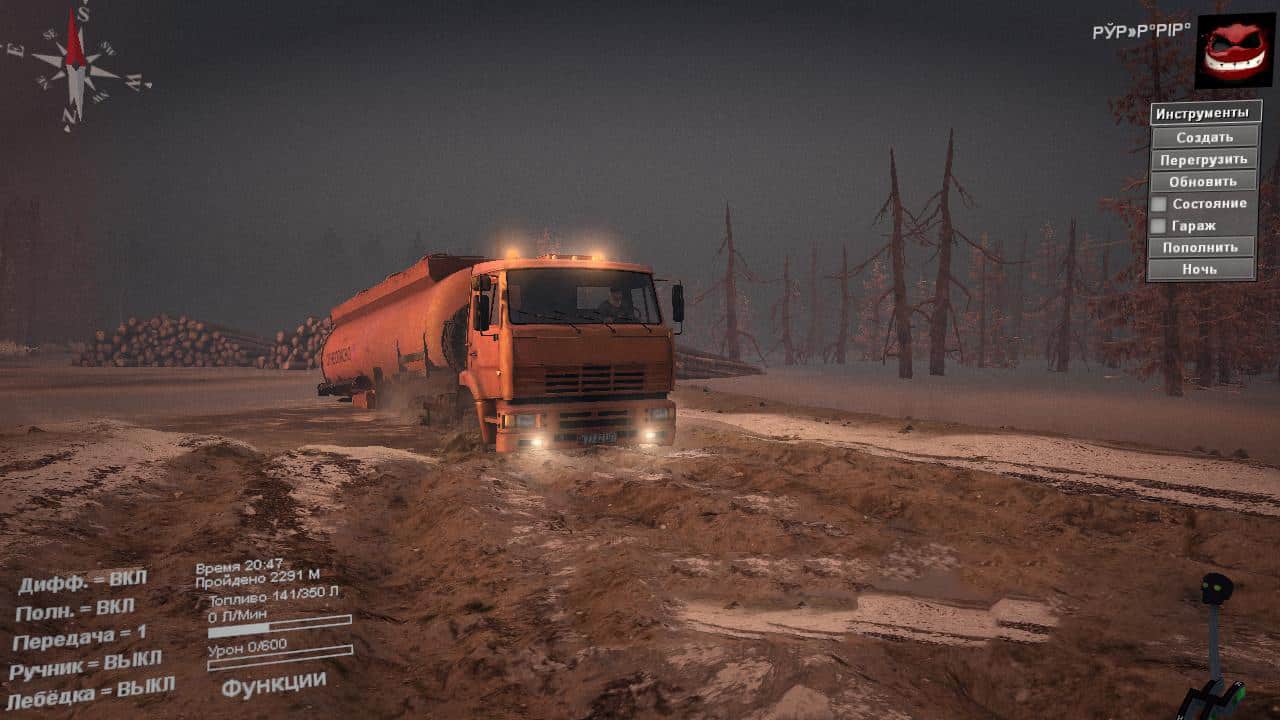Click the red smiley player avatar
The height and width of the screenshot is (720, 1280).
click(x=1234, y=50)
